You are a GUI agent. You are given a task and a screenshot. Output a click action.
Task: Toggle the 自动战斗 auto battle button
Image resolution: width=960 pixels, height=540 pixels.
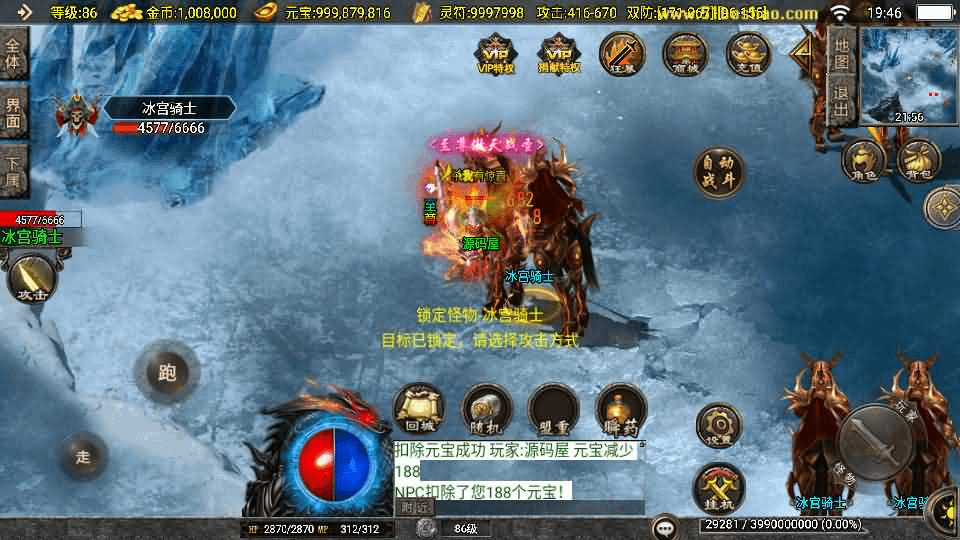click(x=719, y=173)
